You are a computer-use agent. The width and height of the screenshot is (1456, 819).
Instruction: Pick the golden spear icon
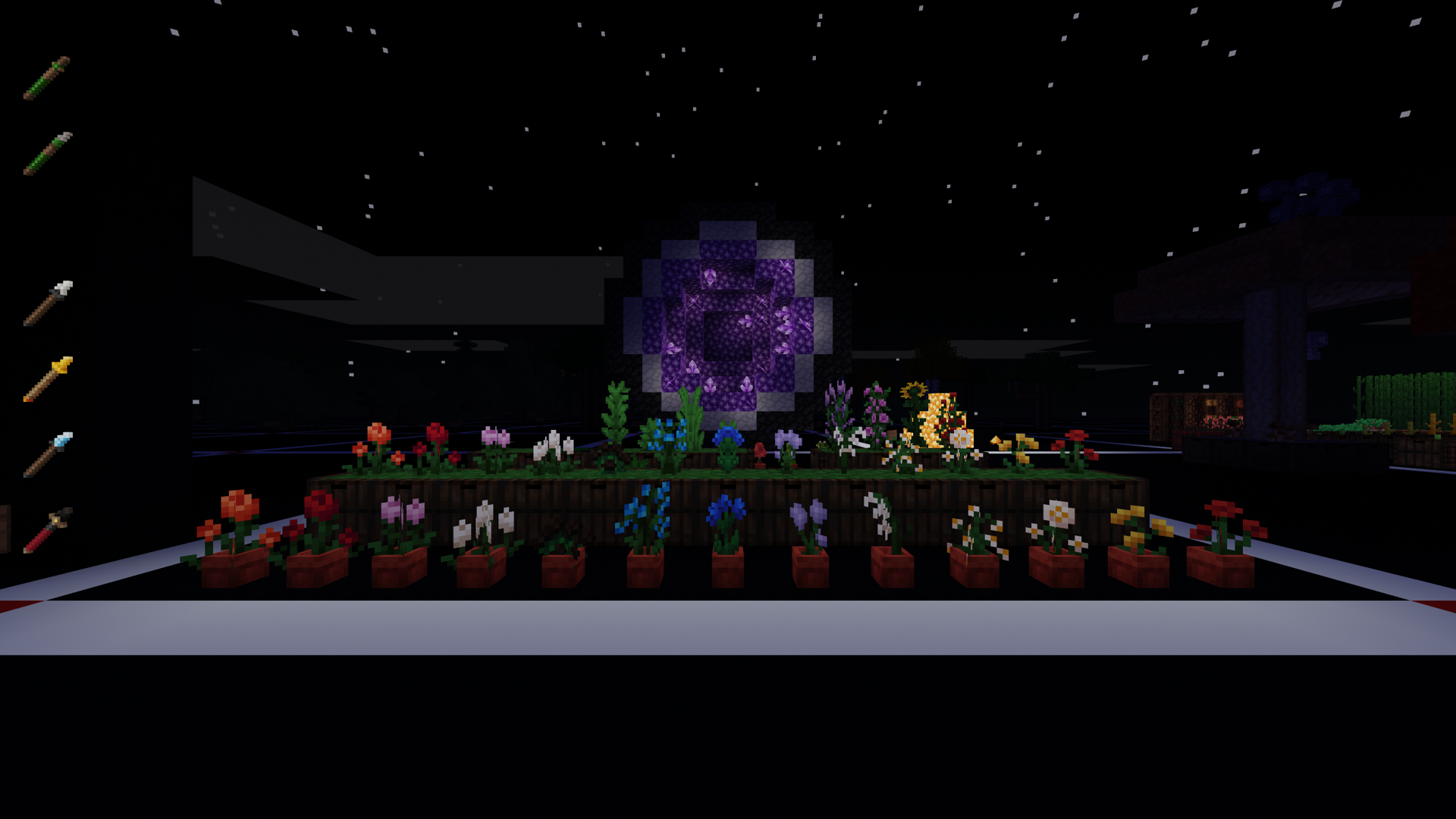47,379
